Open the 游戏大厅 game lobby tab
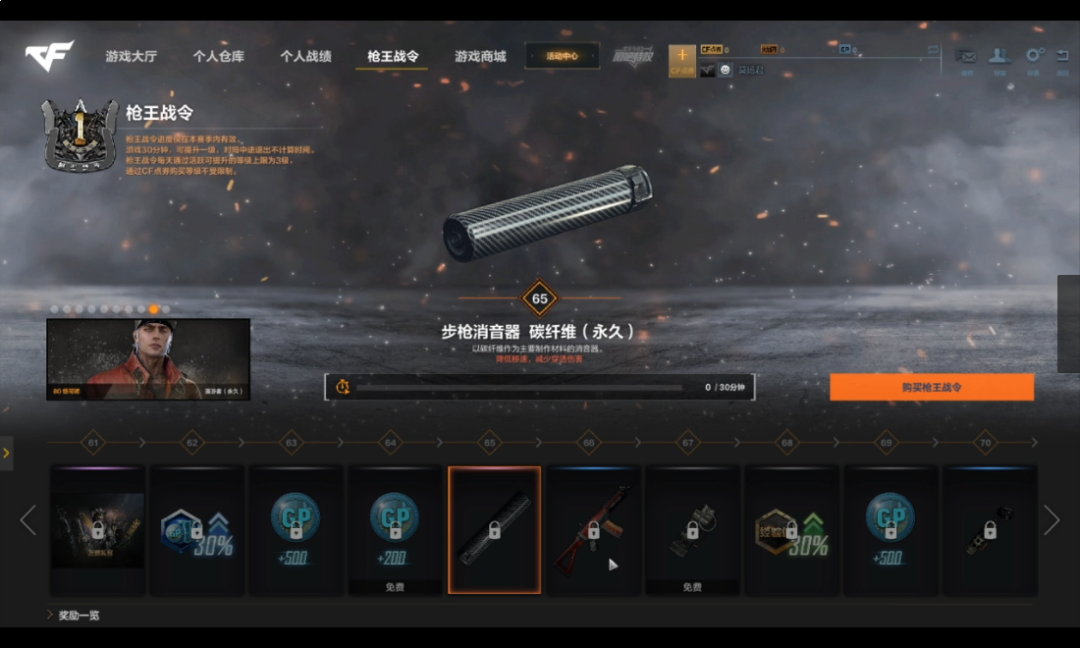Image resolution: width=1080 pixels, height=648 pixels. point(131,57)
